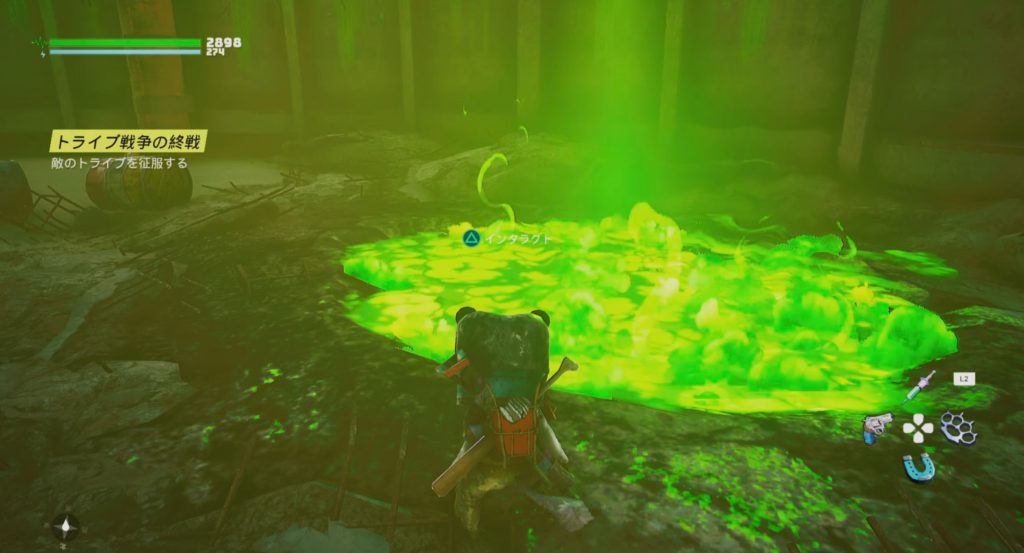
Task: Click the compass star icon
Action: click(67, 525)
